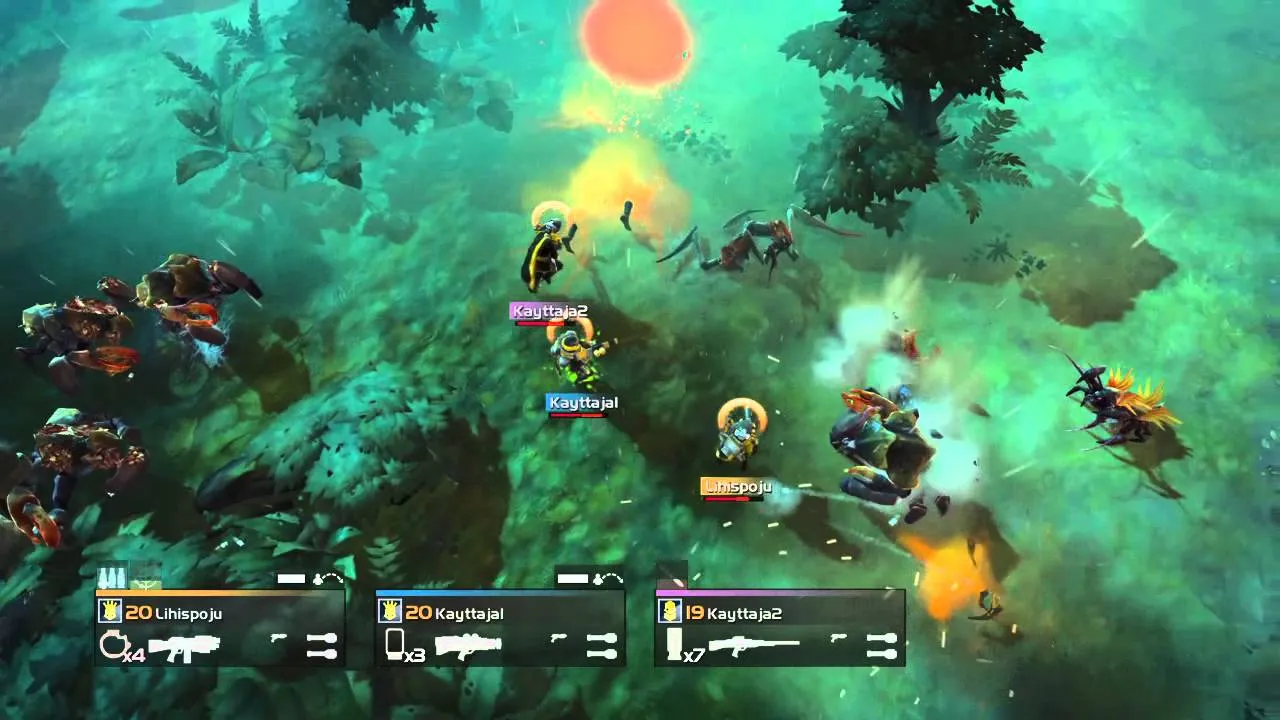
Task: Select Kayttaja1's magazine icon
Action: click(394, 644)
